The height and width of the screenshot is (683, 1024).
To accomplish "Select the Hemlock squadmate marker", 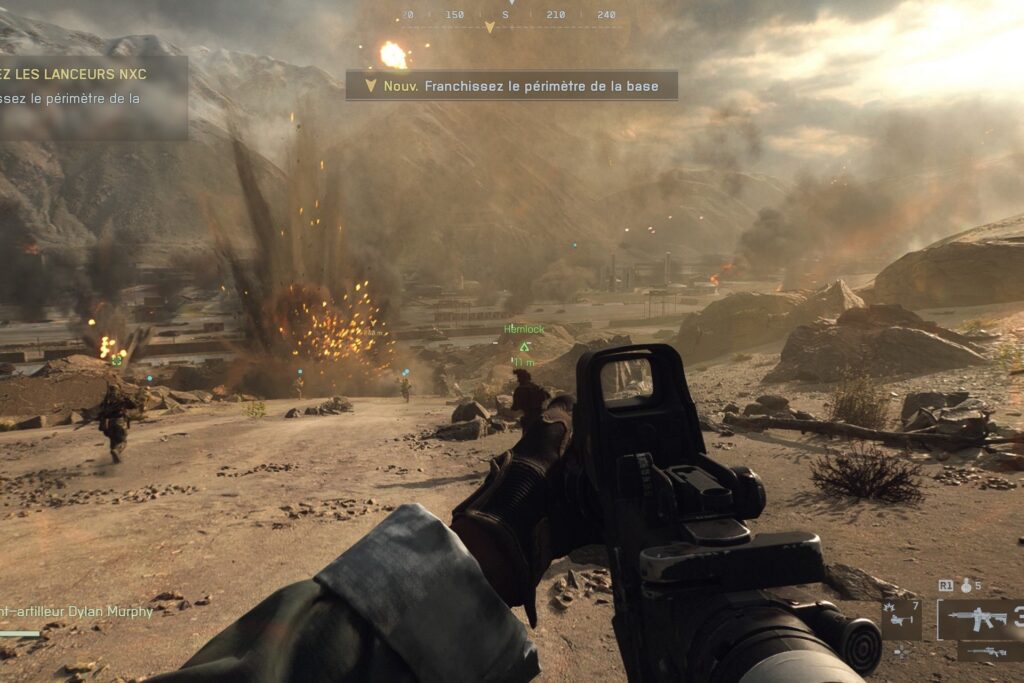I will point(524,345).
